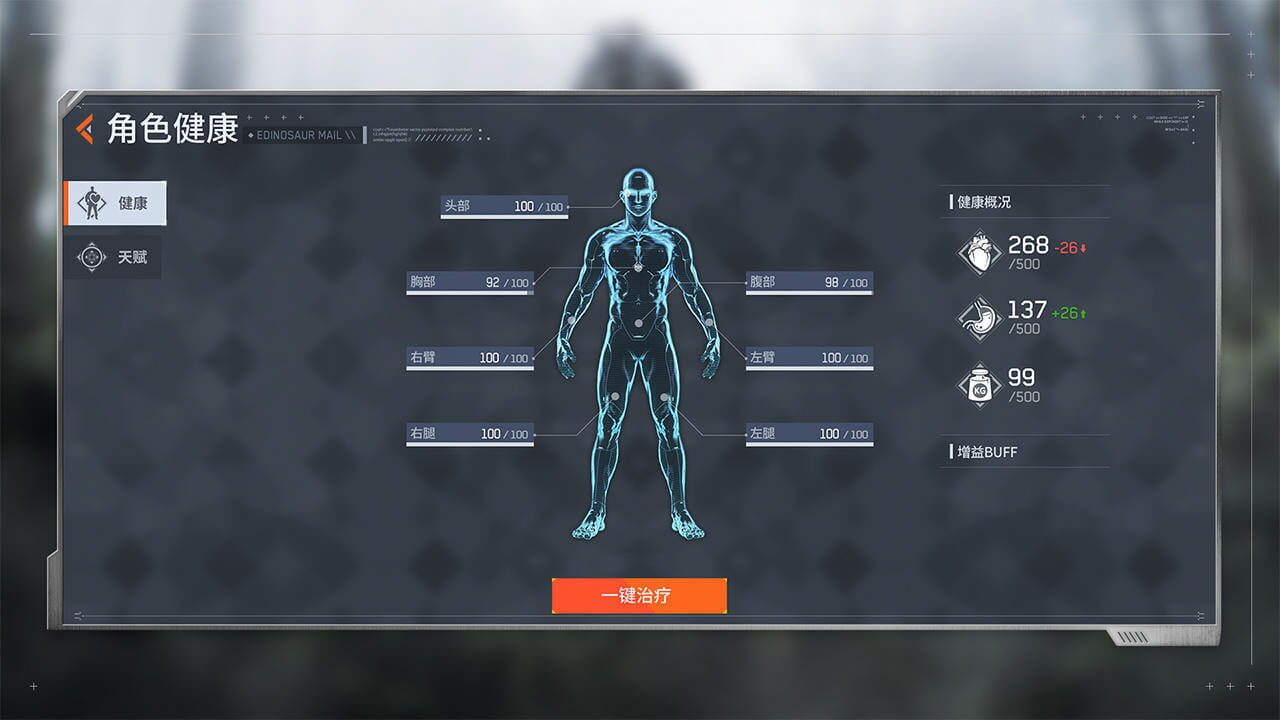Click the 胸部 92/100 health bar

(470, 282)
